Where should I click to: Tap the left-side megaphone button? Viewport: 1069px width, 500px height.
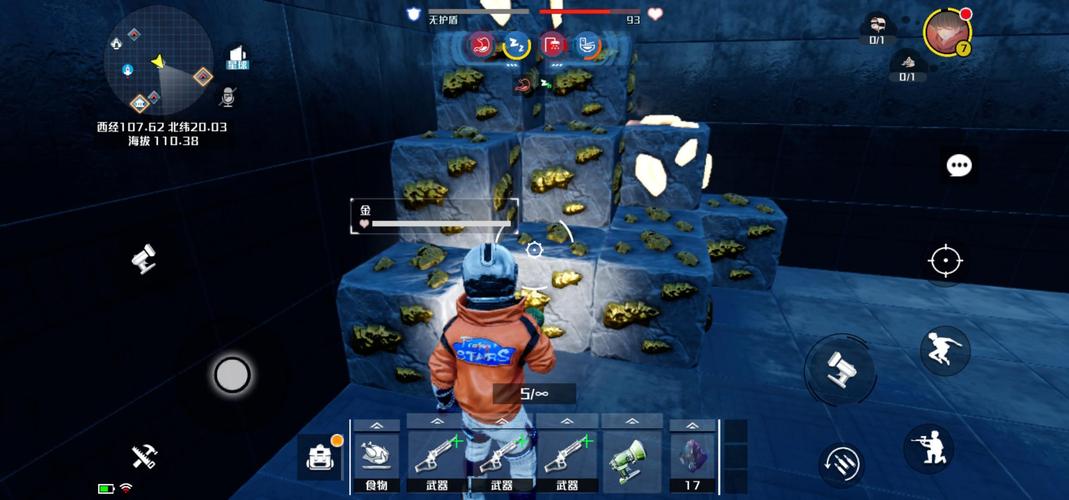[x=144, y=259]
